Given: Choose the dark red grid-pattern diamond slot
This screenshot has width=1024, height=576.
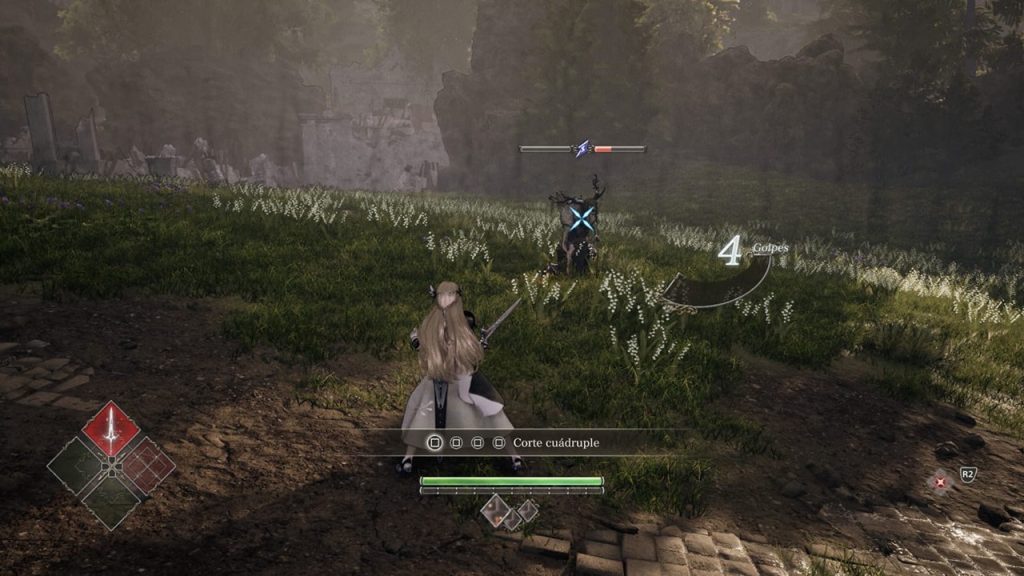Looking at the screenshot, I should click(146, 465).
